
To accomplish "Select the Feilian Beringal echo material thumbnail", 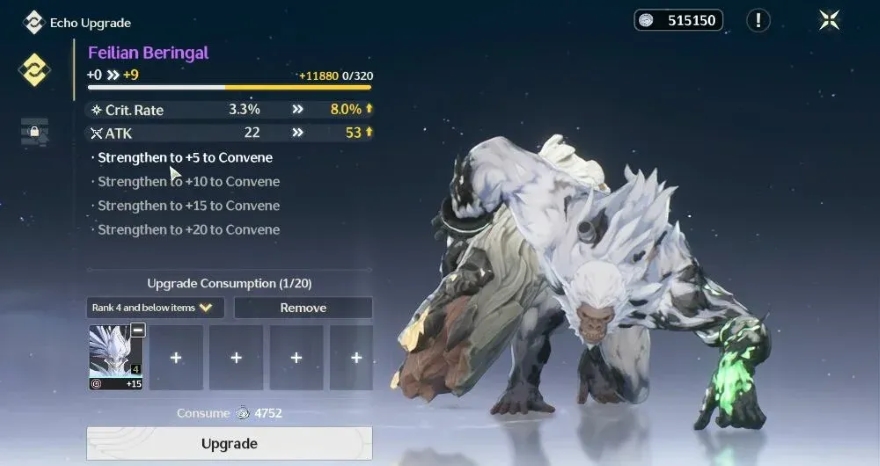I will point(114,355).
